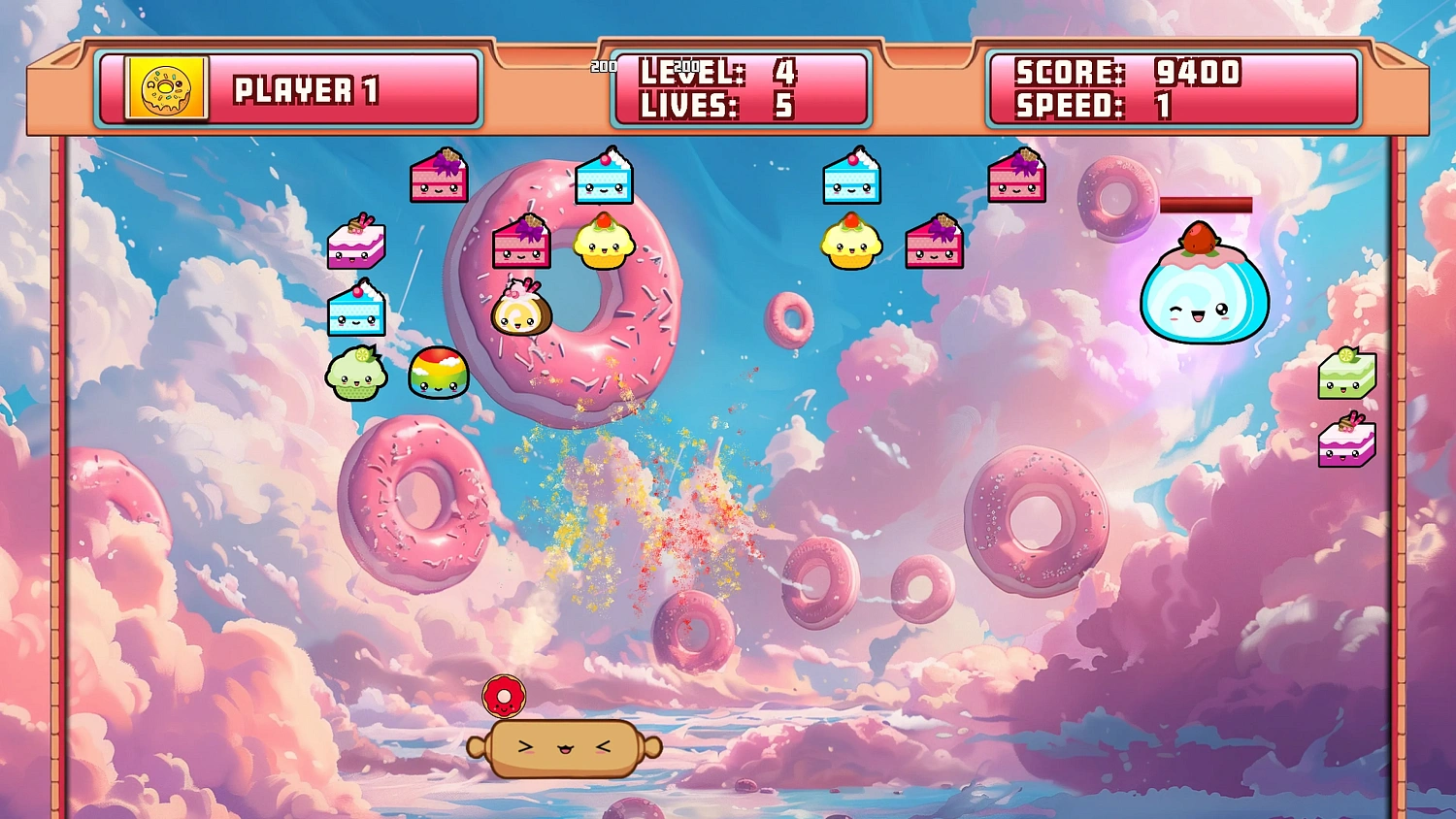The height and width of the screenshot is (819, 1456).
Task: Click the LIVES number showing 5
Action: (x=783, y=107)
